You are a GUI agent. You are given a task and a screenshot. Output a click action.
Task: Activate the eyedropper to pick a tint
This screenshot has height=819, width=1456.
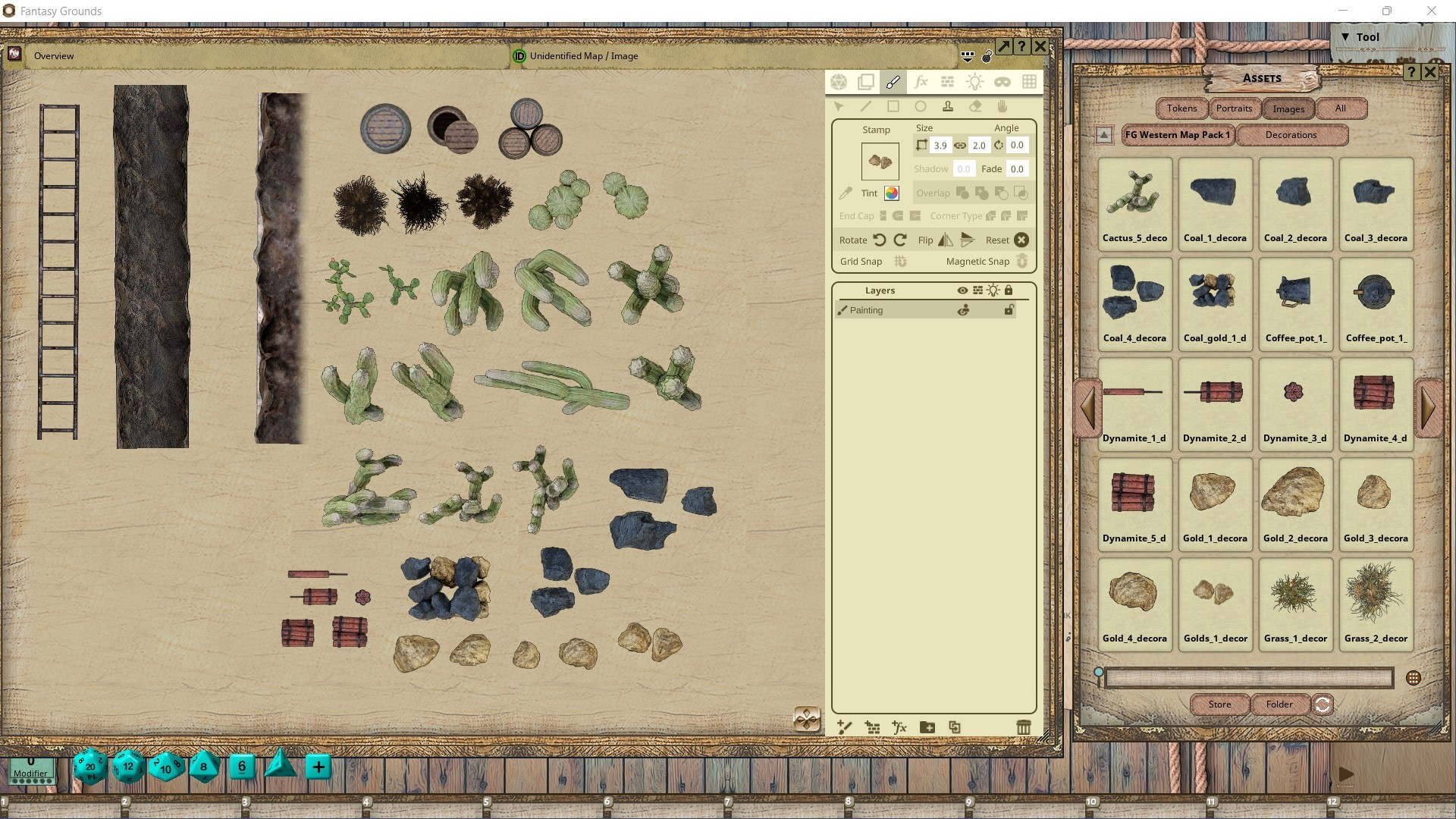pos(846,193)
